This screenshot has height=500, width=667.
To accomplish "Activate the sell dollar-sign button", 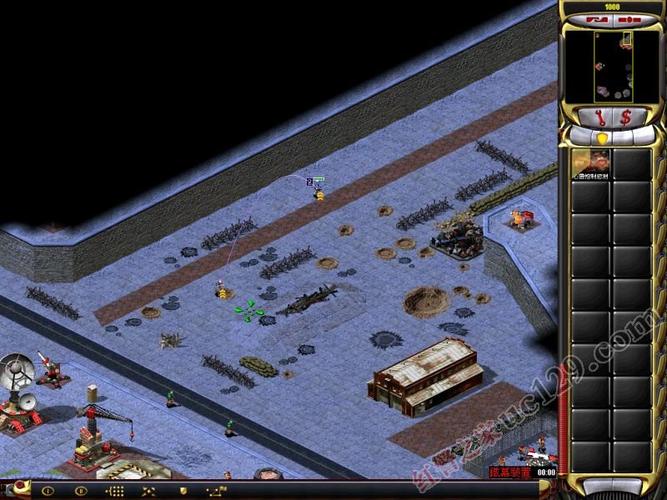I will coord(627,117).
